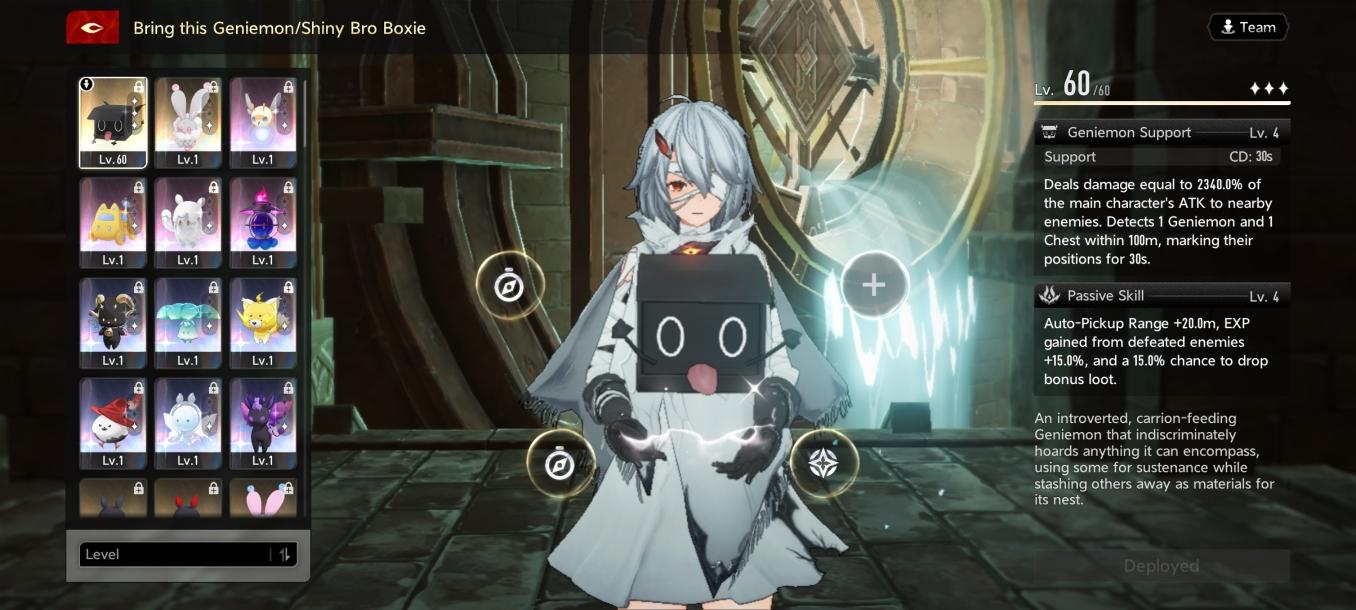Click the empty plus slot near the character
This screenshot has width=1356, height=610.
click(x=874, y=285)
